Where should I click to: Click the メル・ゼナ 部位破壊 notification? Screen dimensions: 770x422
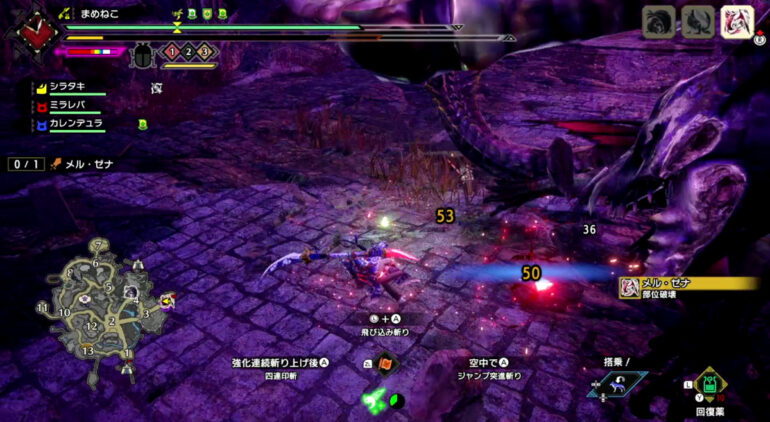click(x=686, y=287)
